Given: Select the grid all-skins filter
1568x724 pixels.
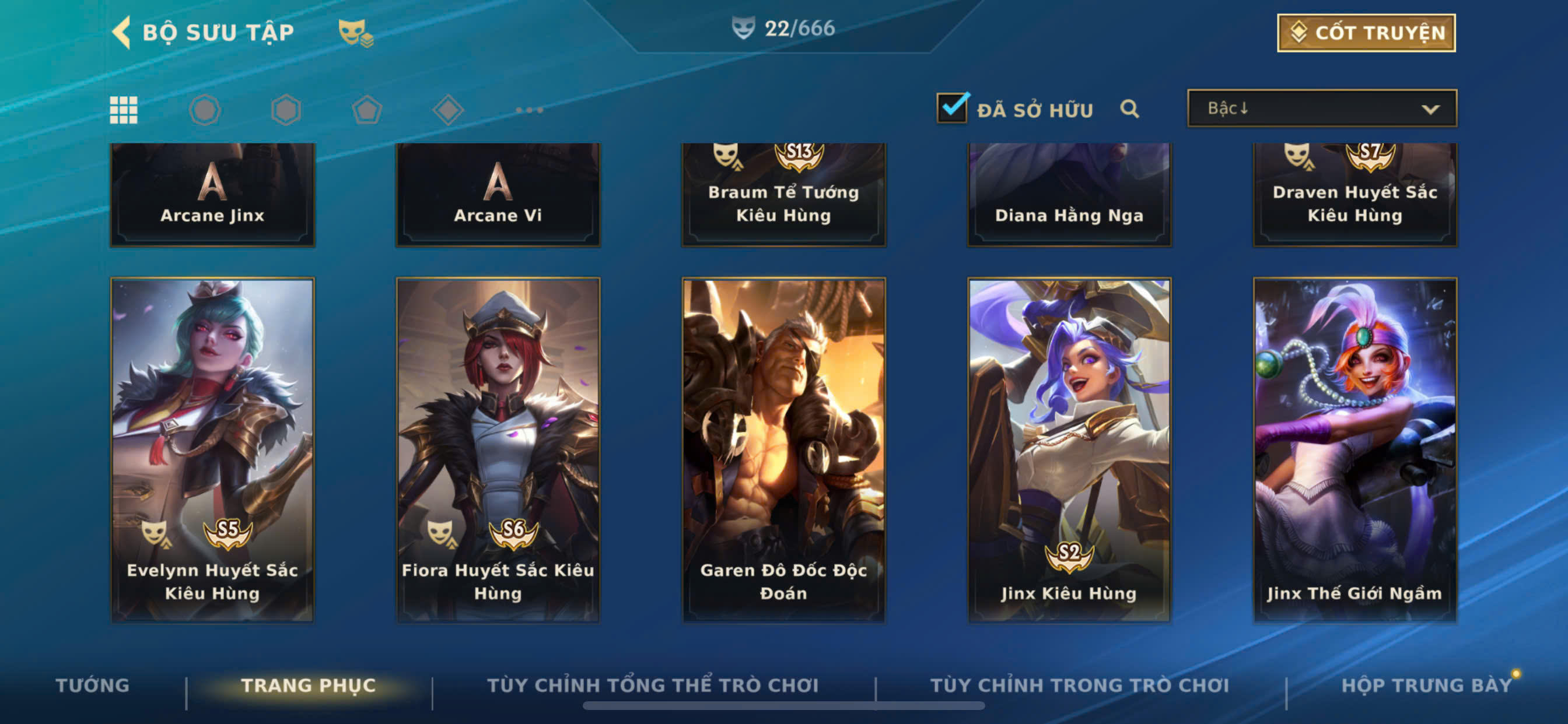Looking at the screenshot, I should 124,110.
